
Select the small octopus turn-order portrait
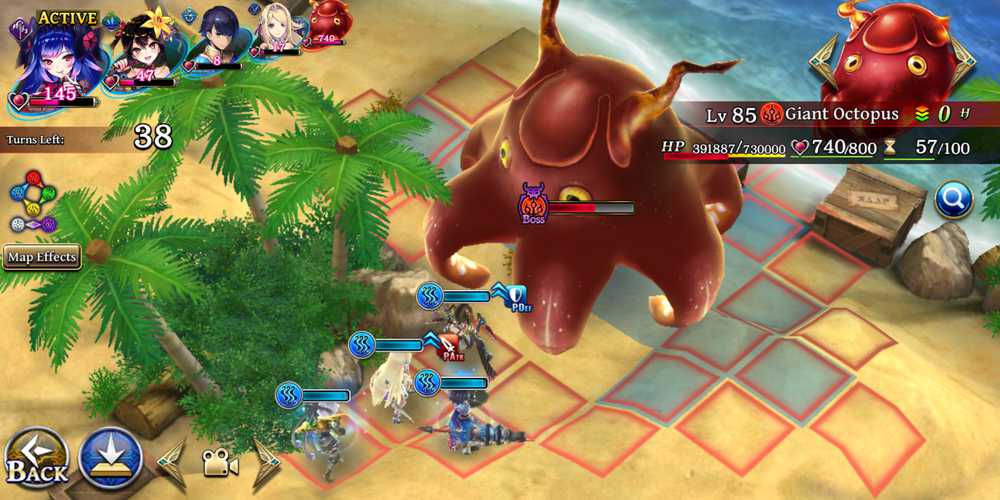point(328,22)
